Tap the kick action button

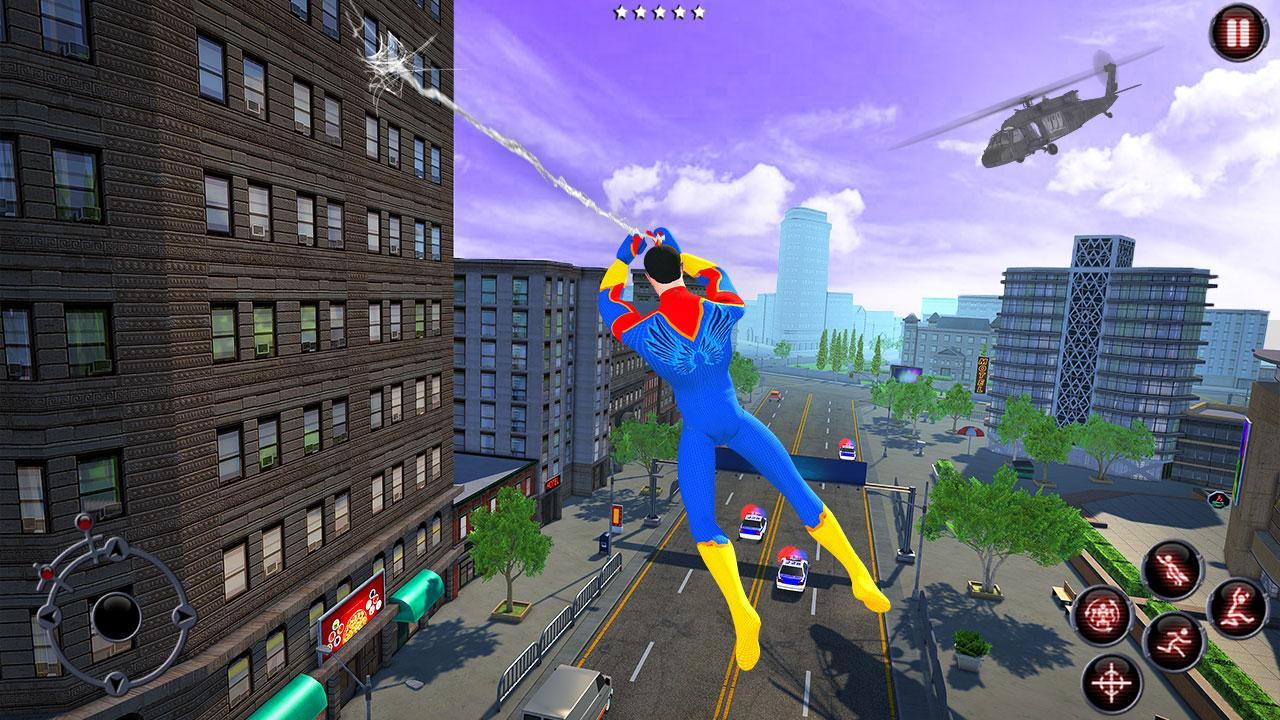point(1238,608)
